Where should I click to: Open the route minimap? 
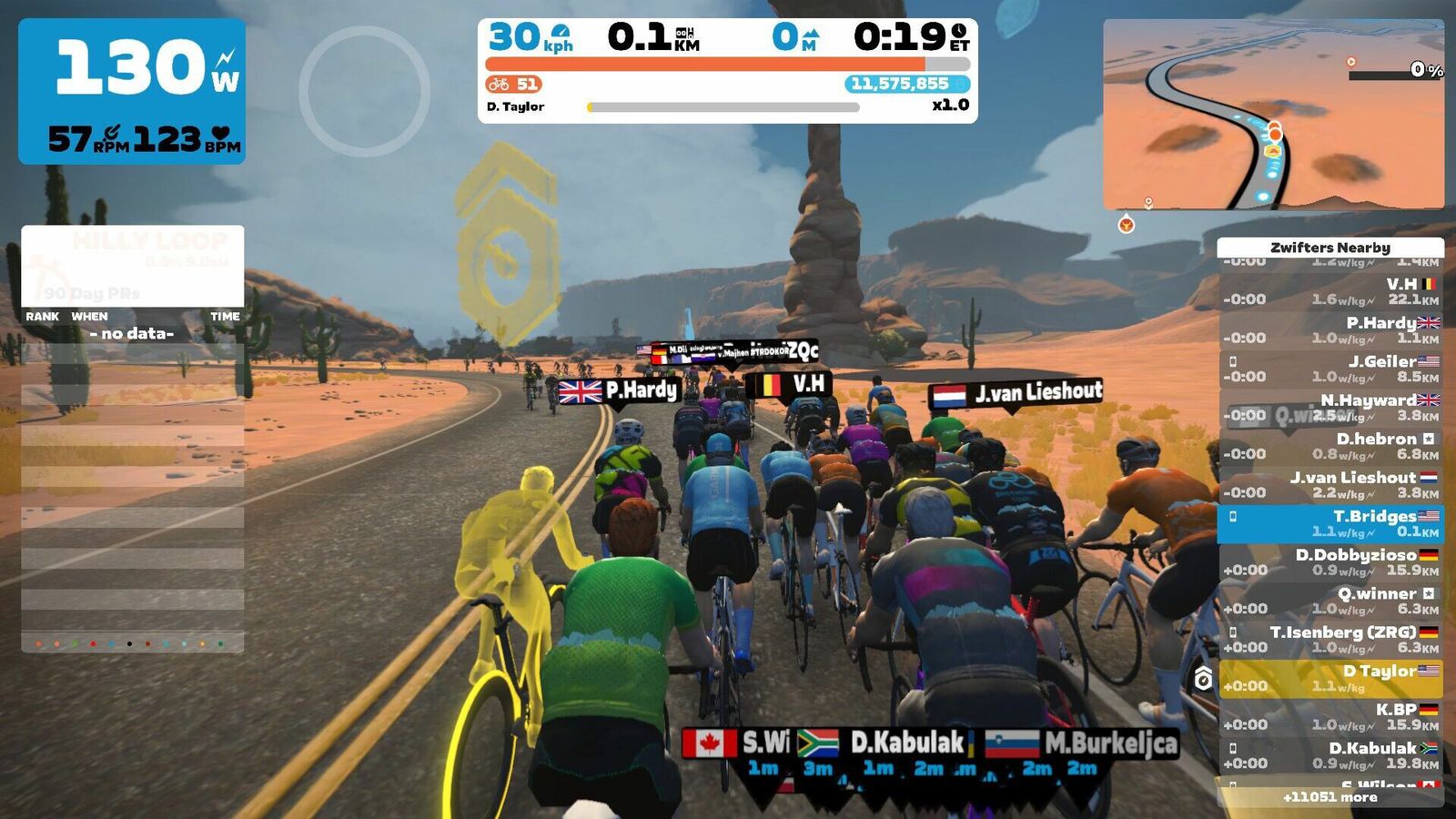(1273, 115)
